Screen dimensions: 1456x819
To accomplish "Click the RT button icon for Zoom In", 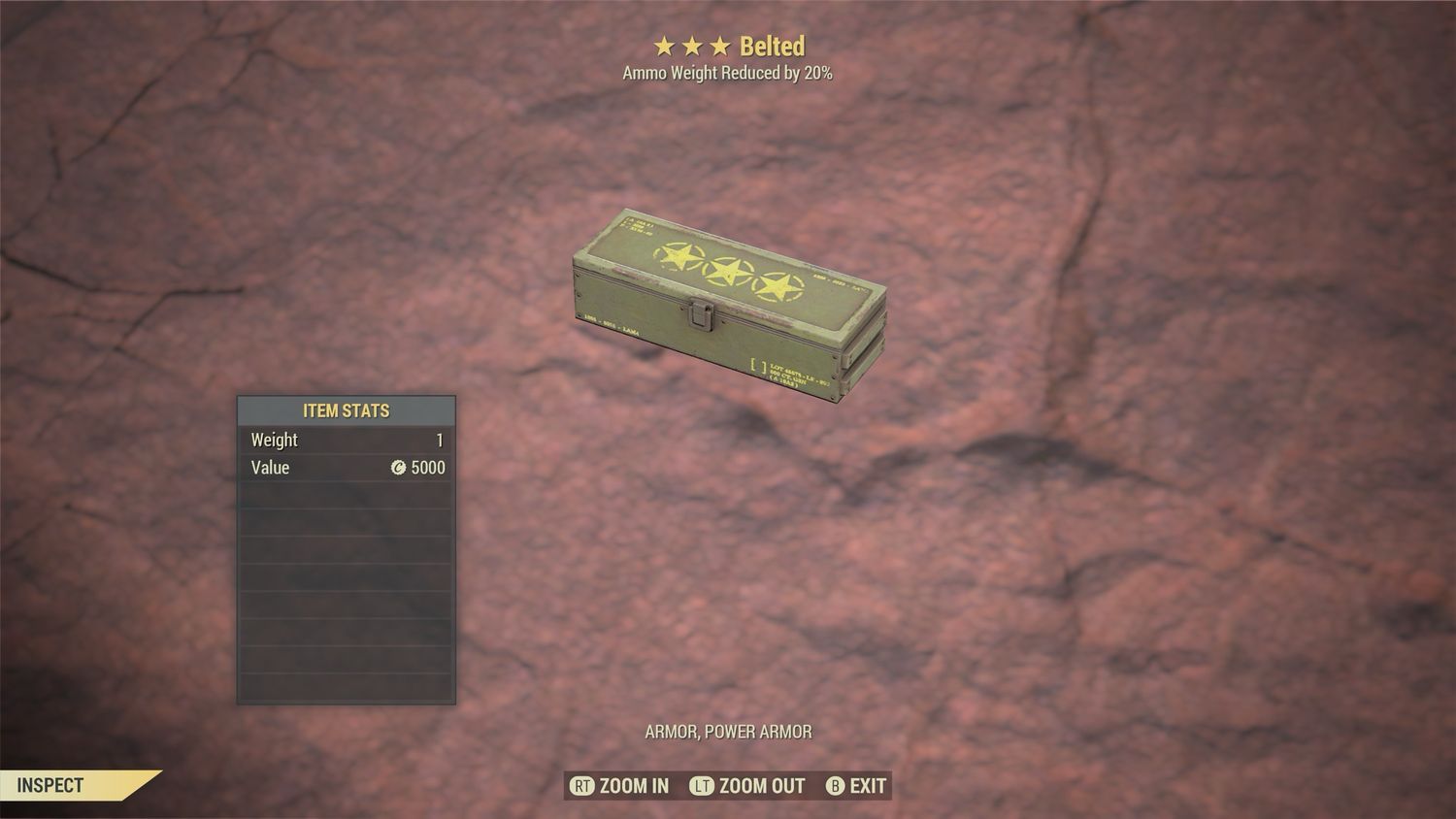I will 583,786.
